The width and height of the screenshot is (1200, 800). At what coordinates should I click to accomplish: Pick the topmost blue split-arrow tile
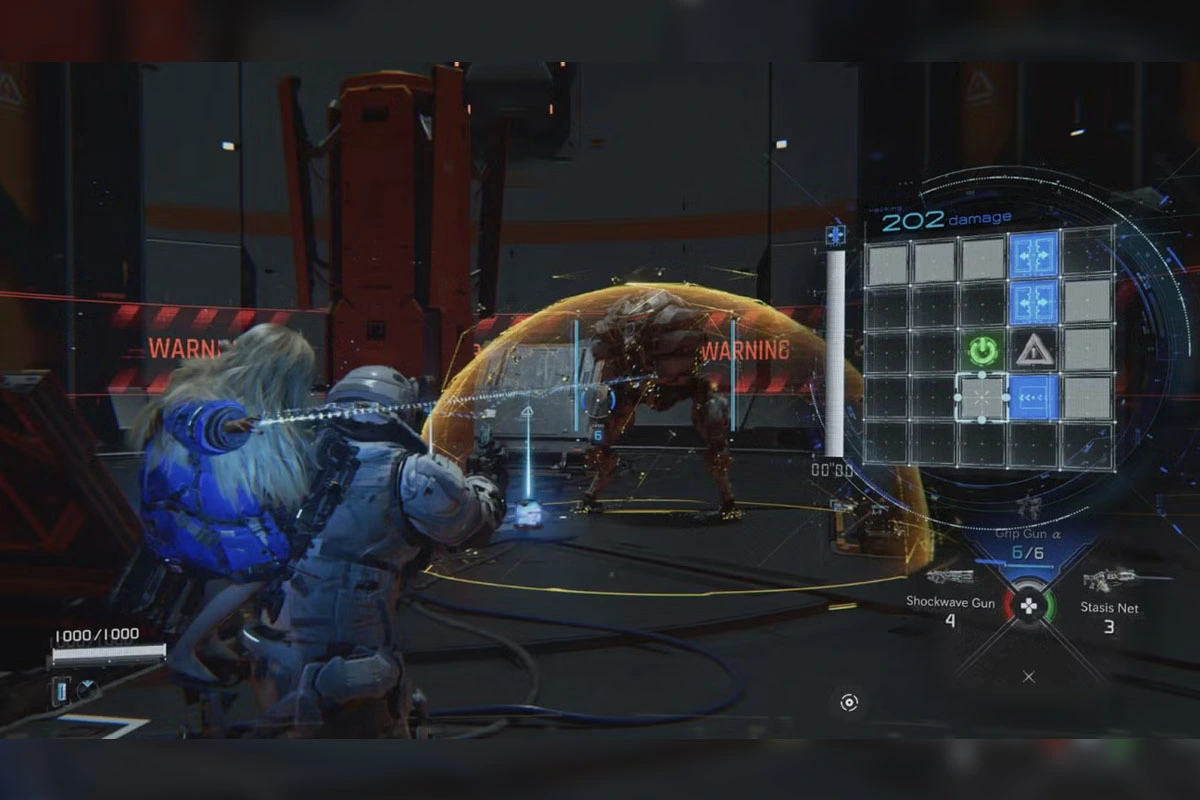(x=1034, y=254)
